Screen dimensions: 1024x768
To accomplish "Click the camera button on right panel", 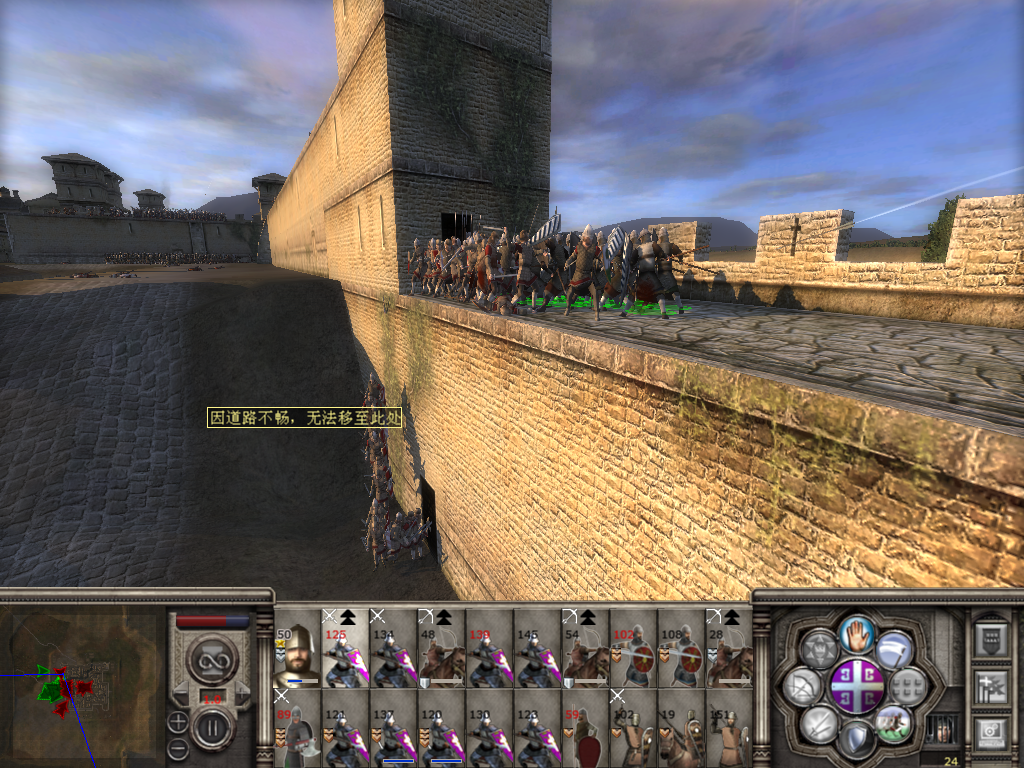I will 989,734.
